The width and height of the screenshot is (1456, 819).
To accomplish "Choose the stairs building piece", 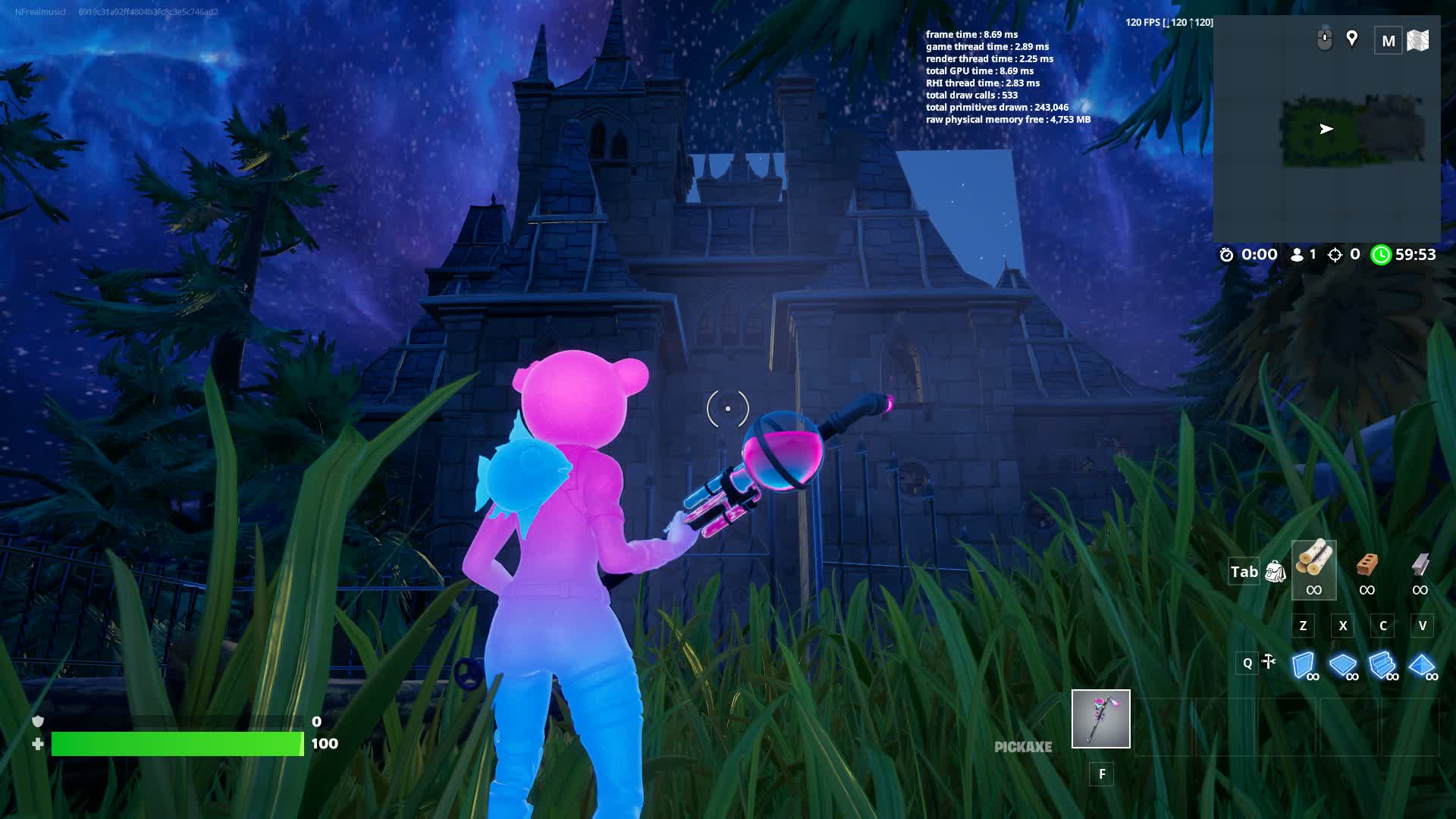I will pos(1382,665).
